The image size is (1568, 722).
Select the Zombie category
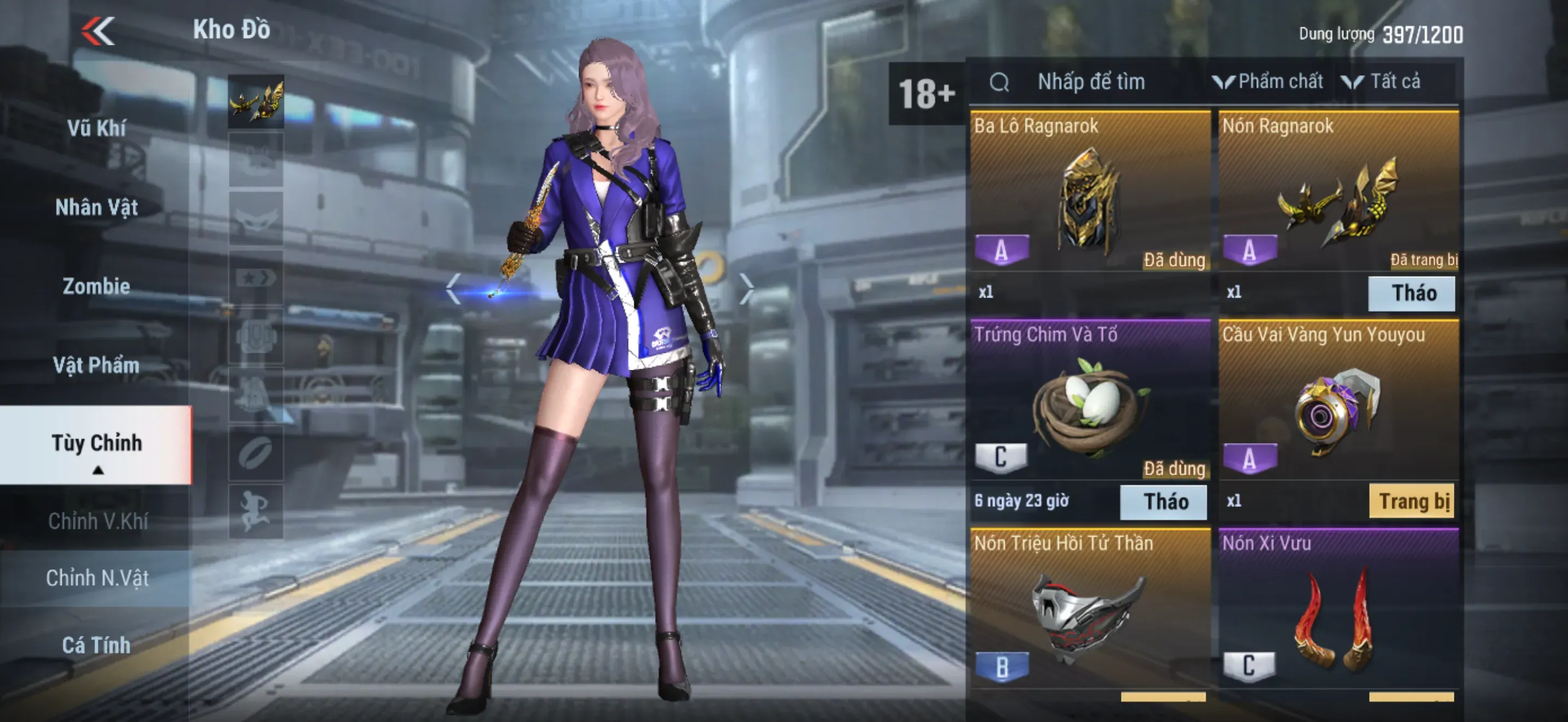[x=96, y=286]
